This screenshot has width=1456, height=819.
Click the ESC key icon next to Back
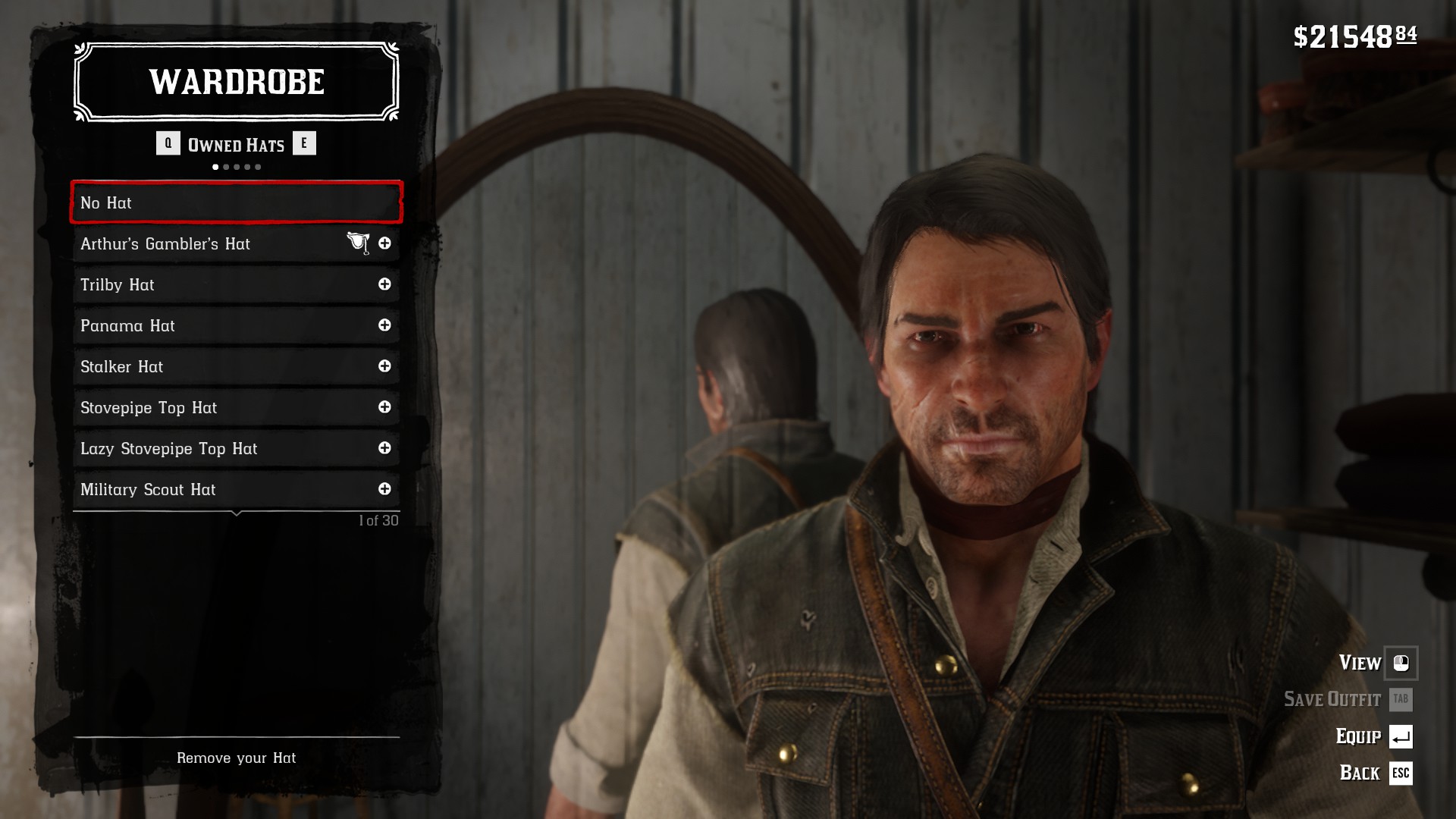tap(1403, 774)
